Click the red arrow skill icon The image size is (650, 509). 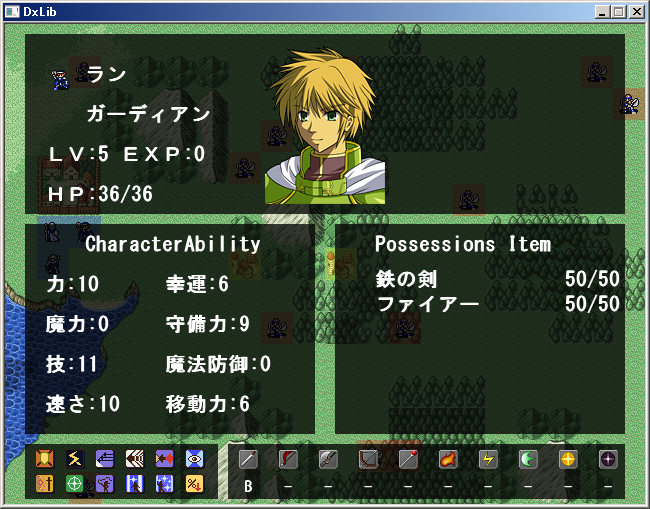(x=165, y=459)
